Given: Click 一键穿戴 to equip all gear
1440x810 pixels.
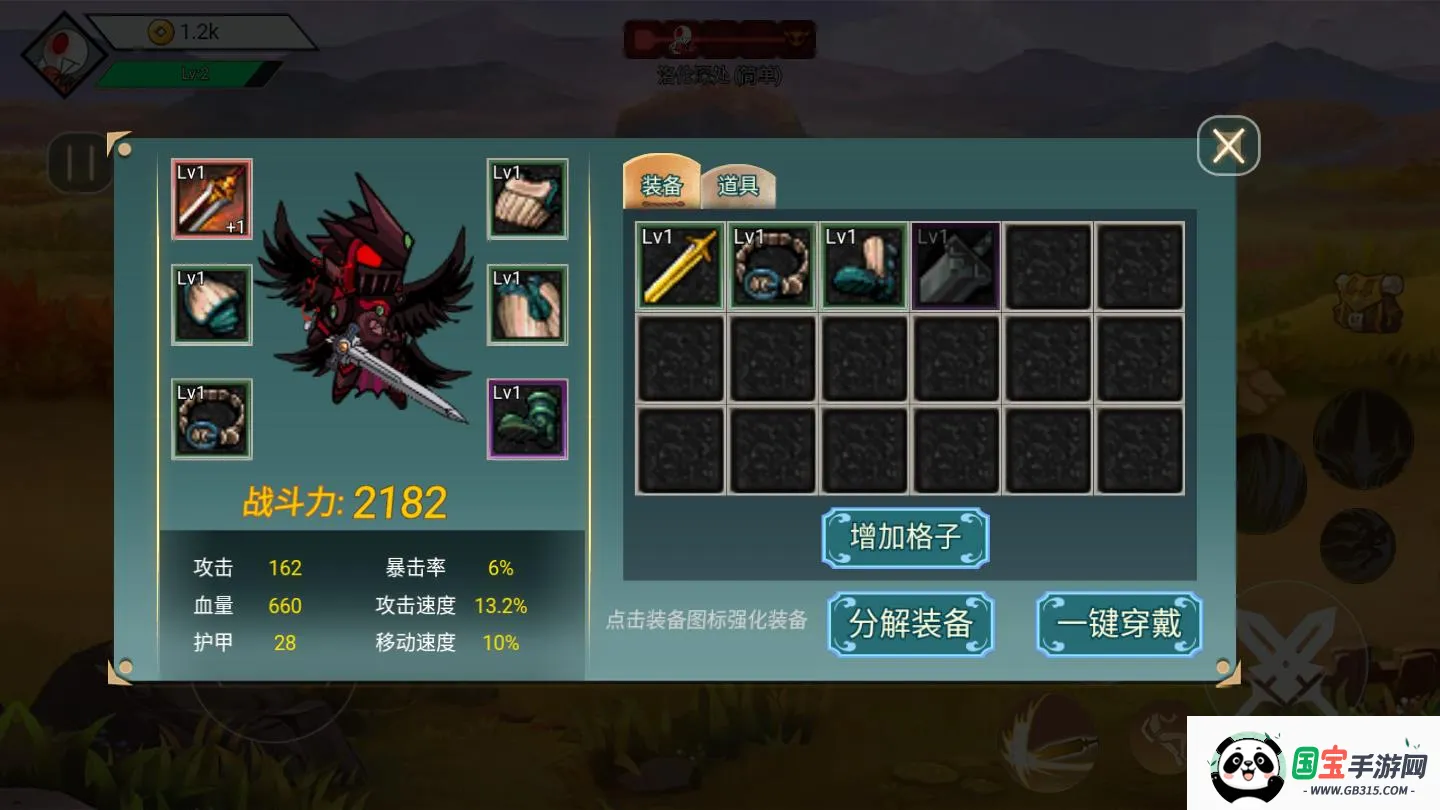Looking at the screenshot, I should tap(1117, 623).
